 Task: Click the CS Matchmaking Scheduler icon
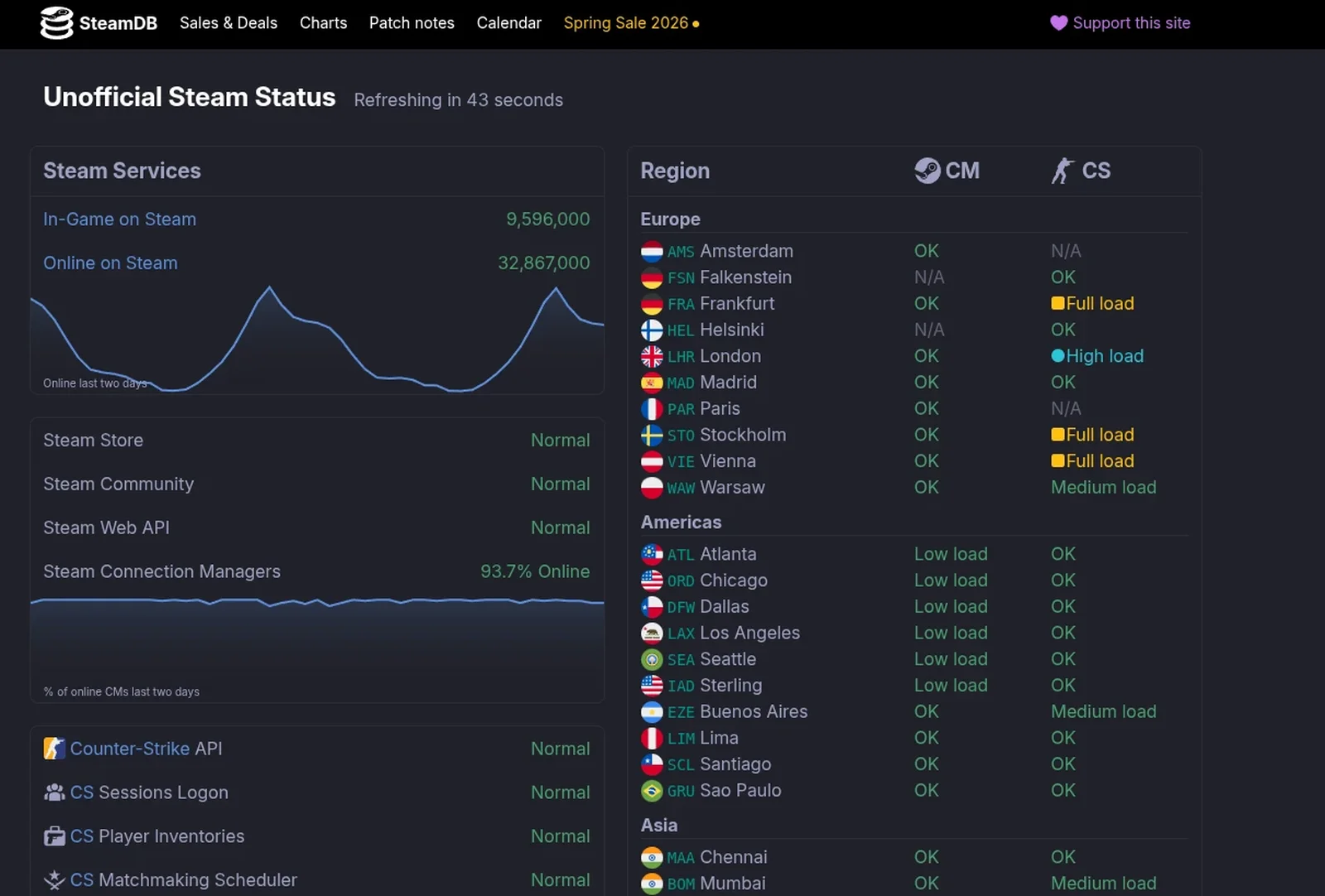[53, 879]
